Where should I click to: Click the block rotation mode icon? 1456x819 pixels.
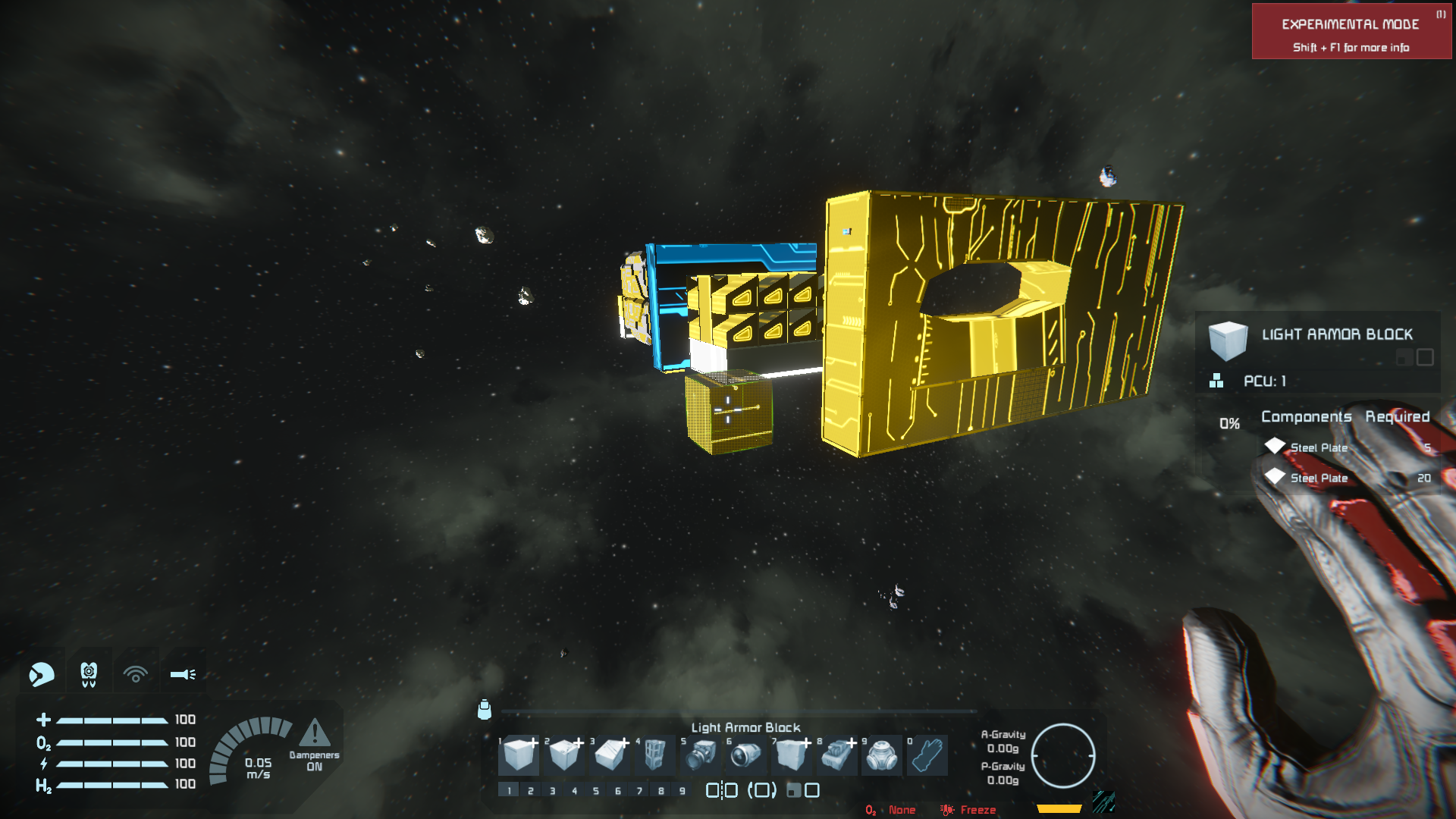[x=762, y=791]
